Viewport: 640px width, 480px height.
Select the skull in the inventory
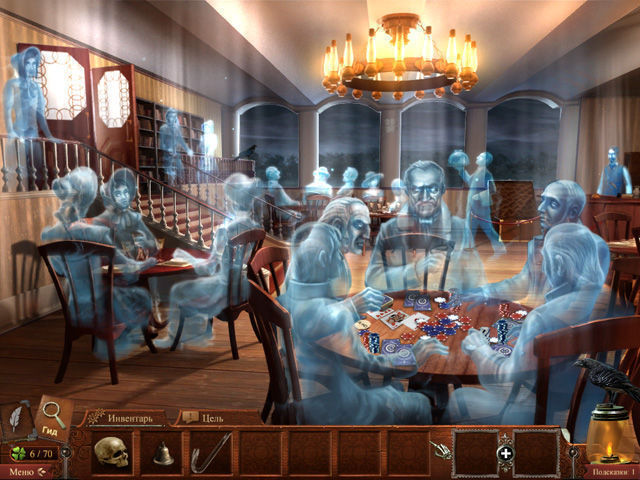click(111, 452)
